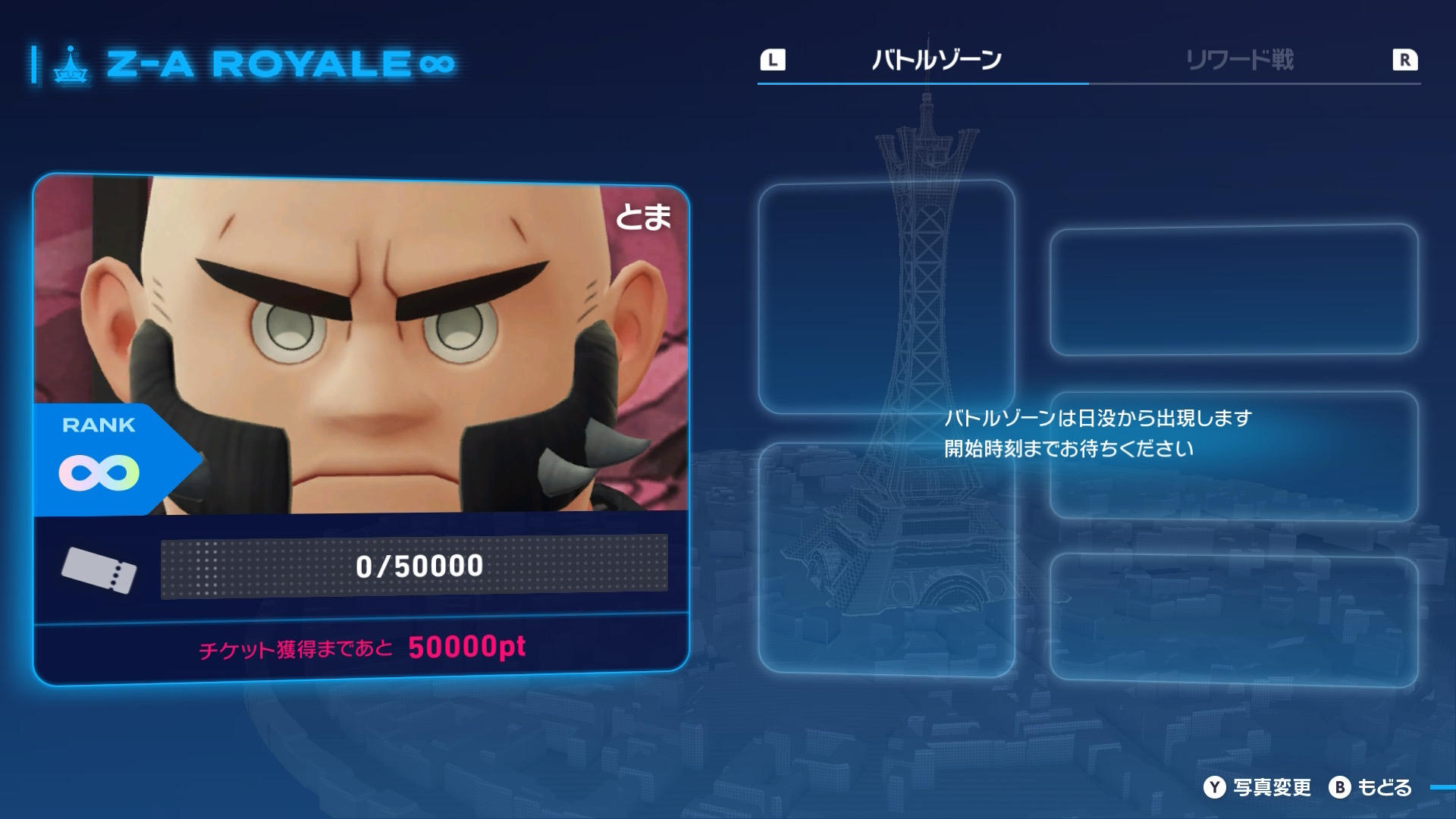
Task: Open the リワード戦 tab
Action: [1240, 60]
